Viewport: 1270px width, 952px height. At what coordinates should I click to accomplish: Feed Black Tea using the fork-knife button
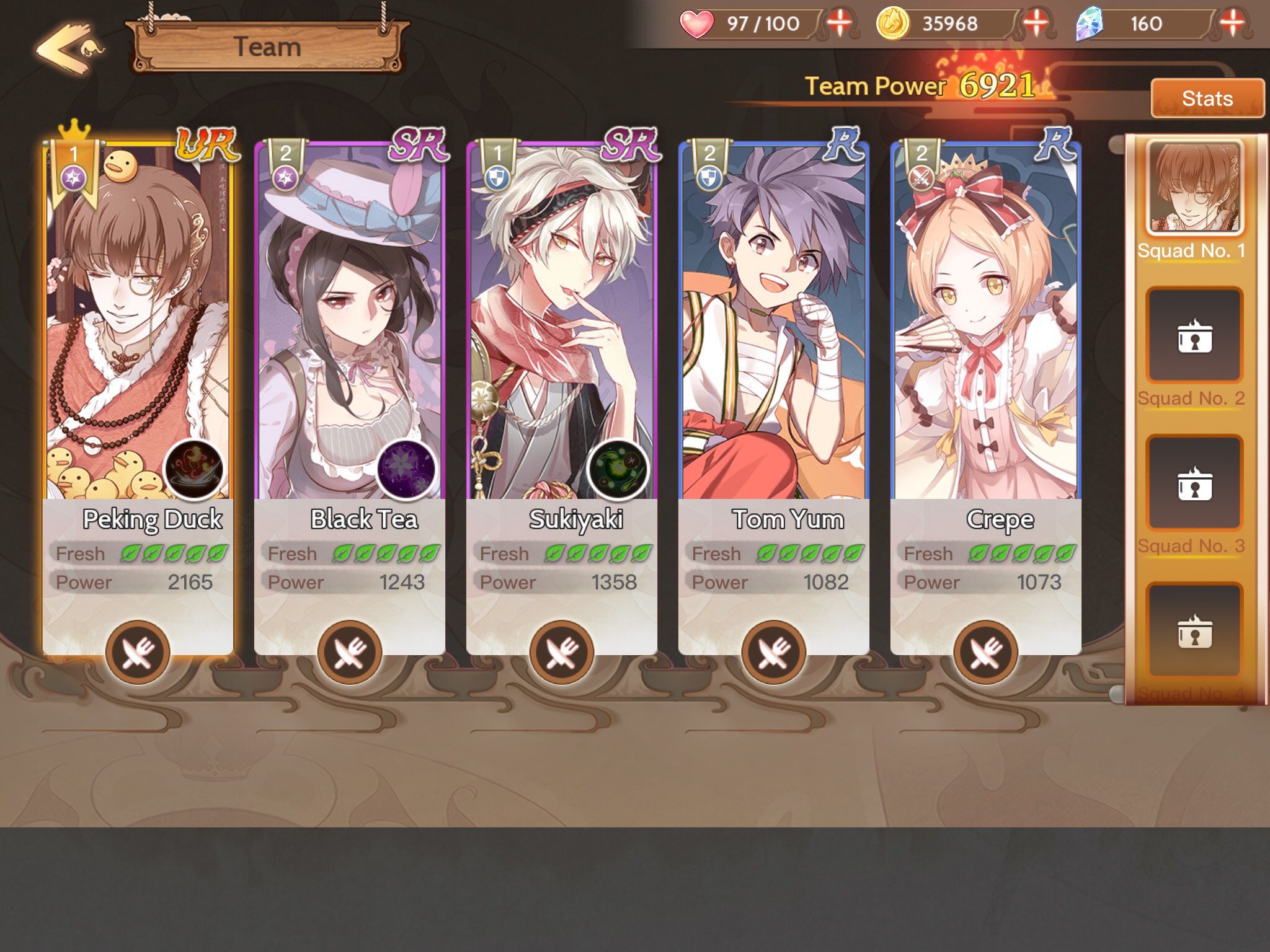350,652
